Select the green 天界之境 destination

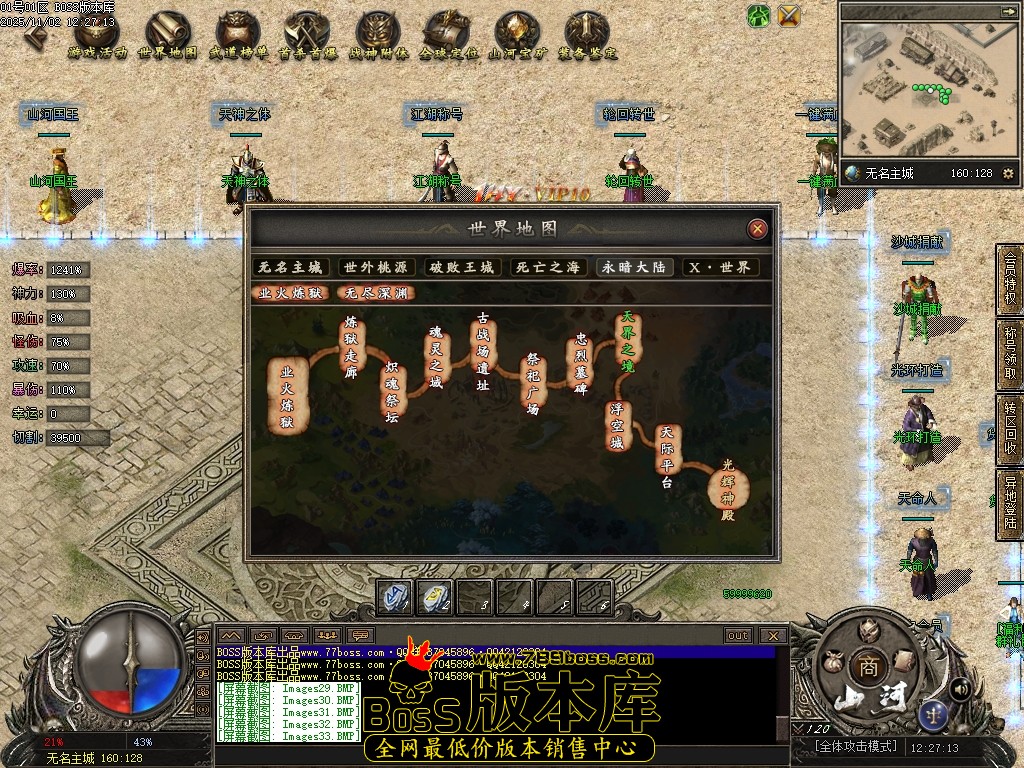[x=628, y=340]
